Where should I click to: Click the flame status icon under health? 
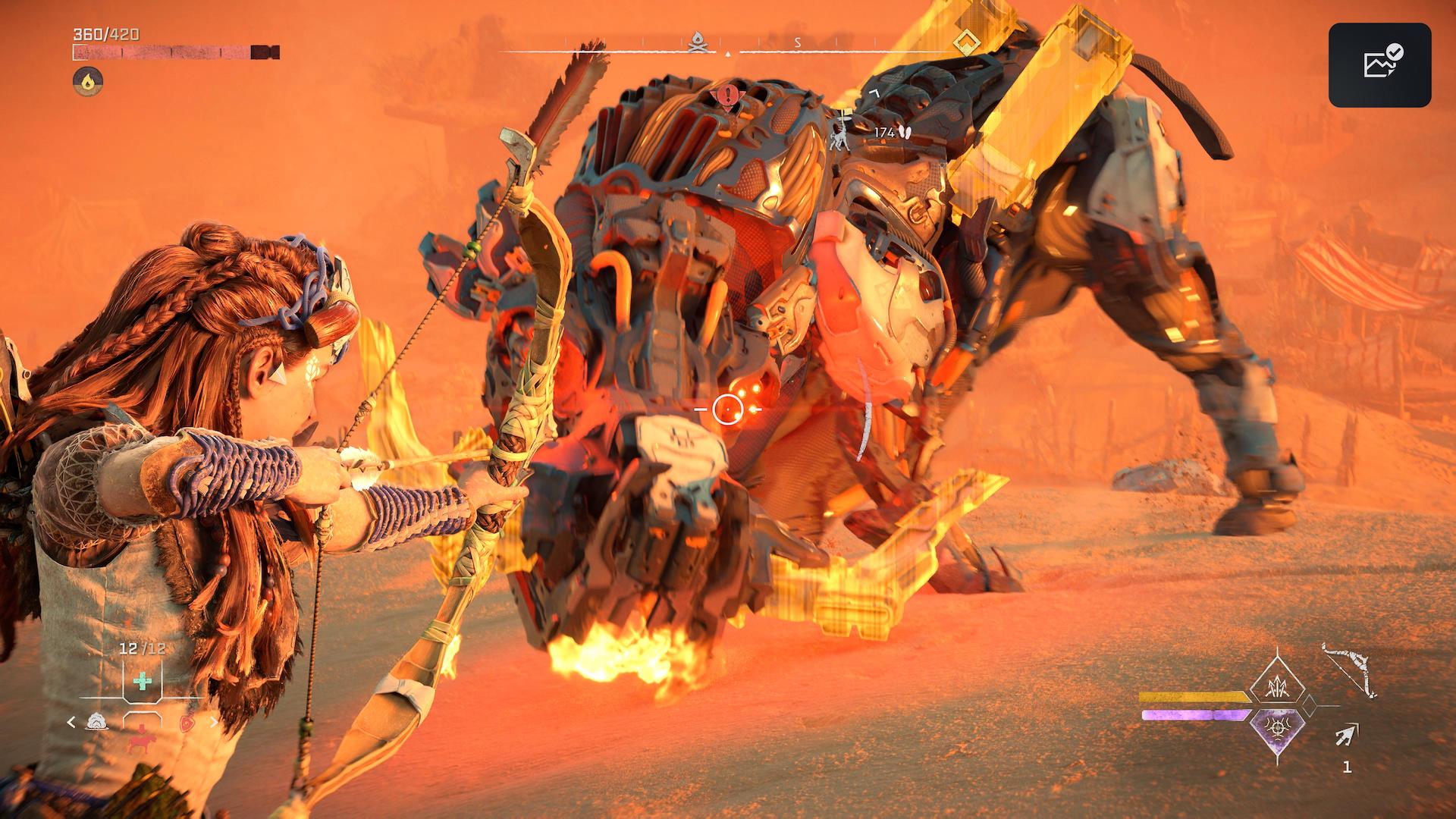[88, 79]
